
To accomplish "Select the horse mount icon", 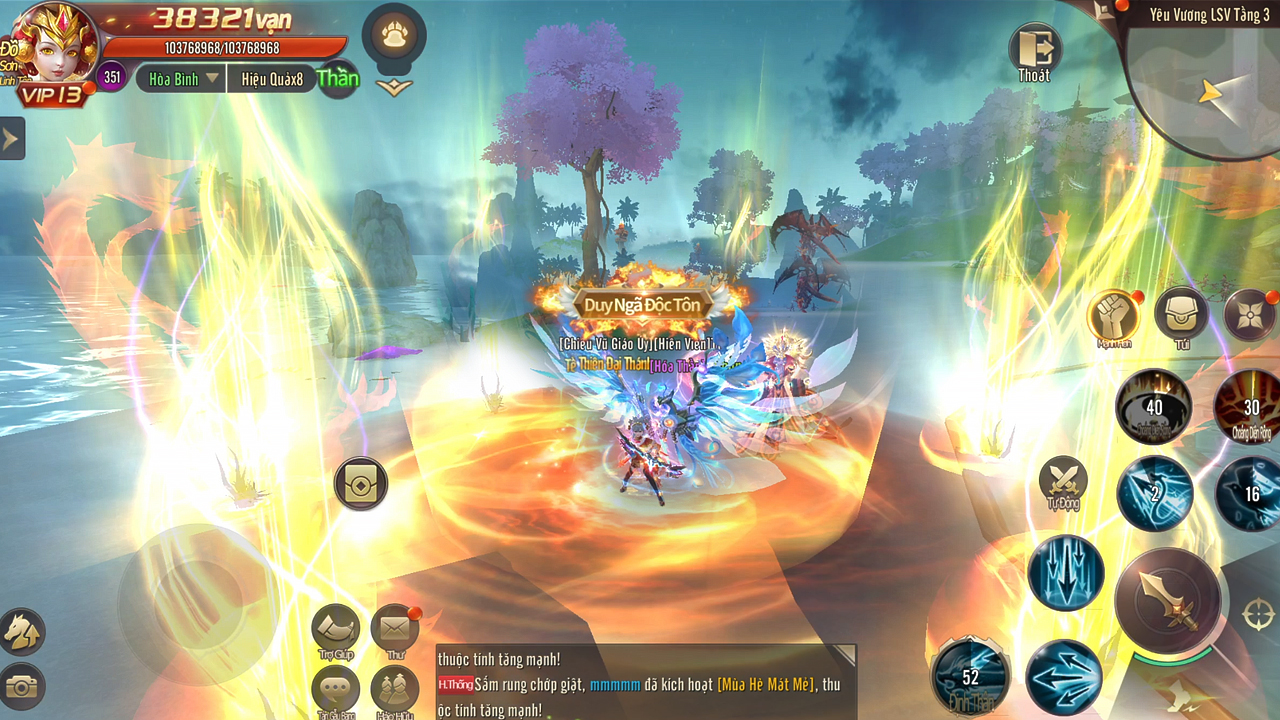I will coord(24,630).
